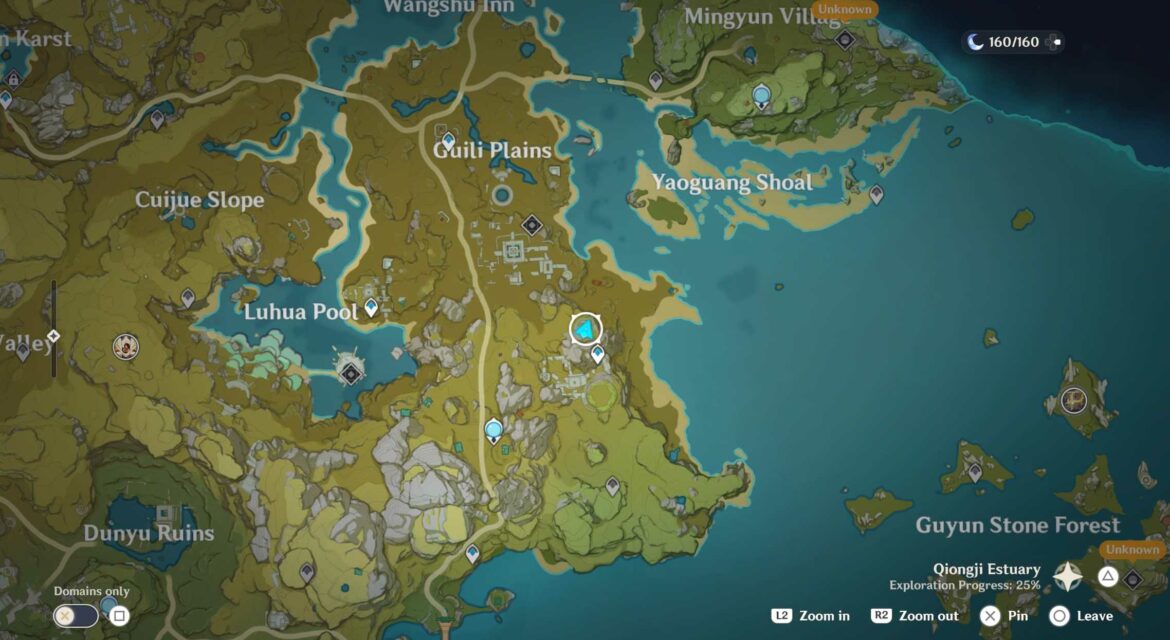Choose the waypoint below Cuijue Slope label

pos(187,297)
